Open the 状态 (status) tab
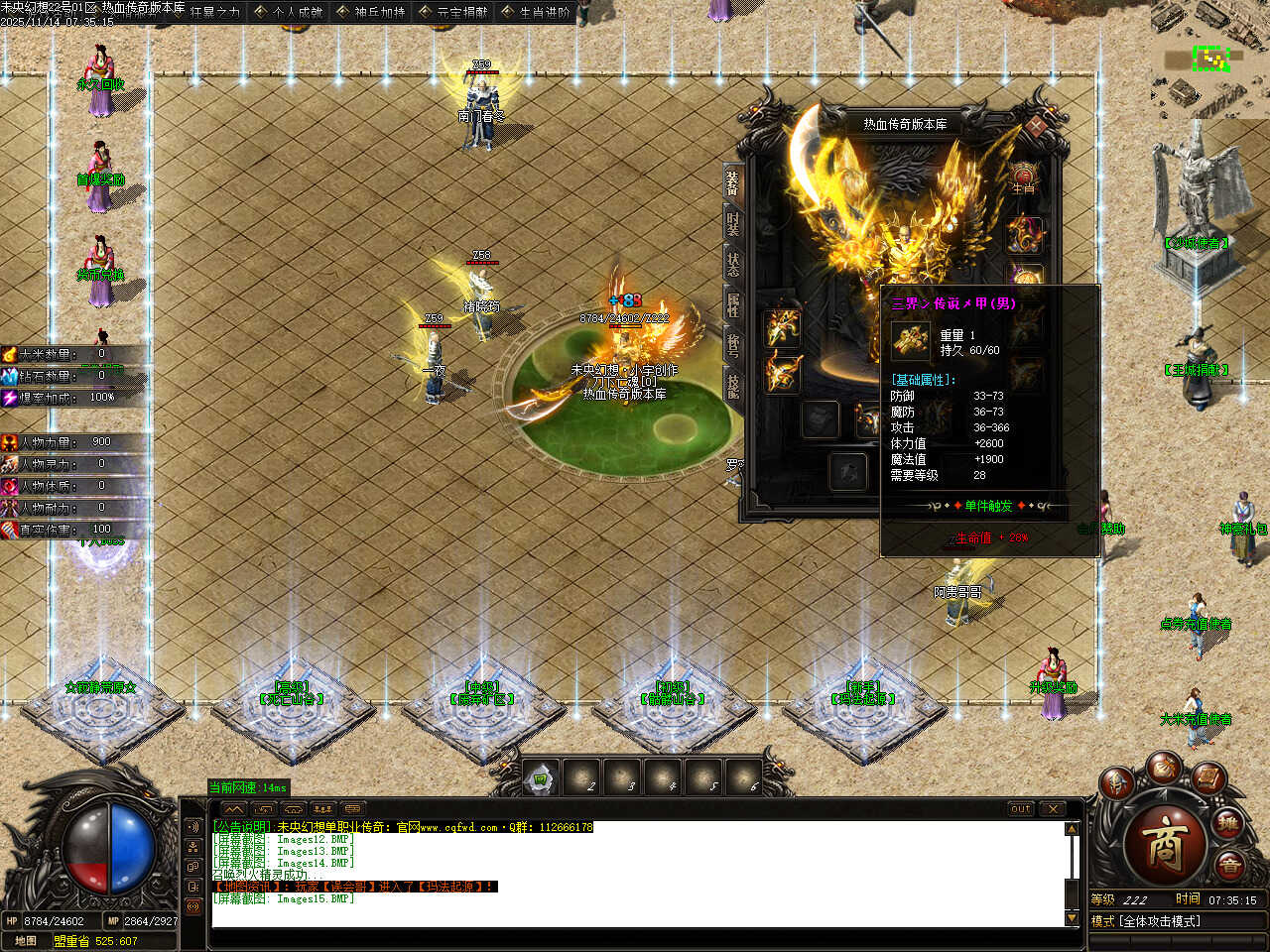The height and width of the screenshot is (952, 1270). coord(733,263)
